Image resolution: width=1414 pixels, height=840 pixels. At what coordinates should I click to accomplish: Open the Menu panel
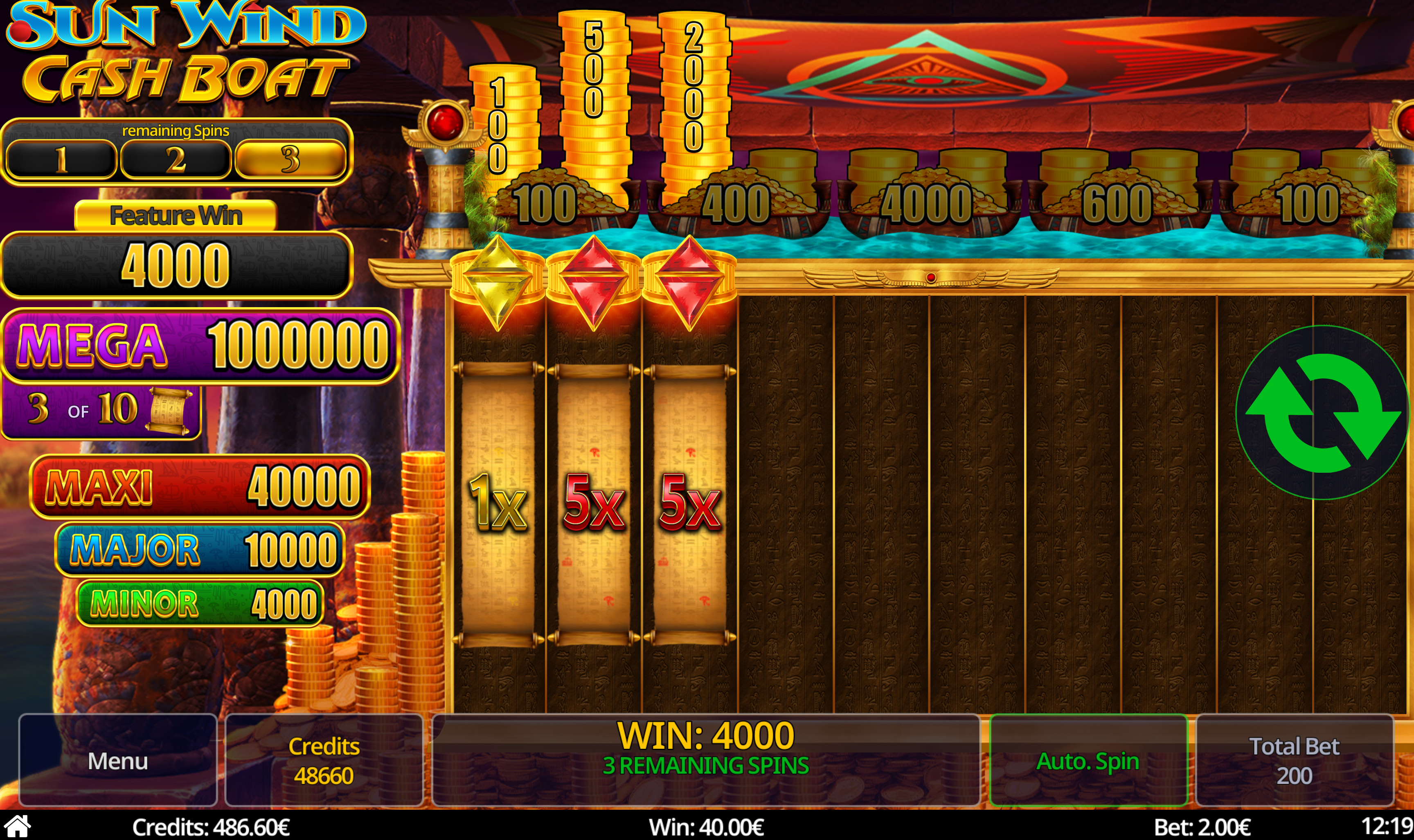point(118,761)
